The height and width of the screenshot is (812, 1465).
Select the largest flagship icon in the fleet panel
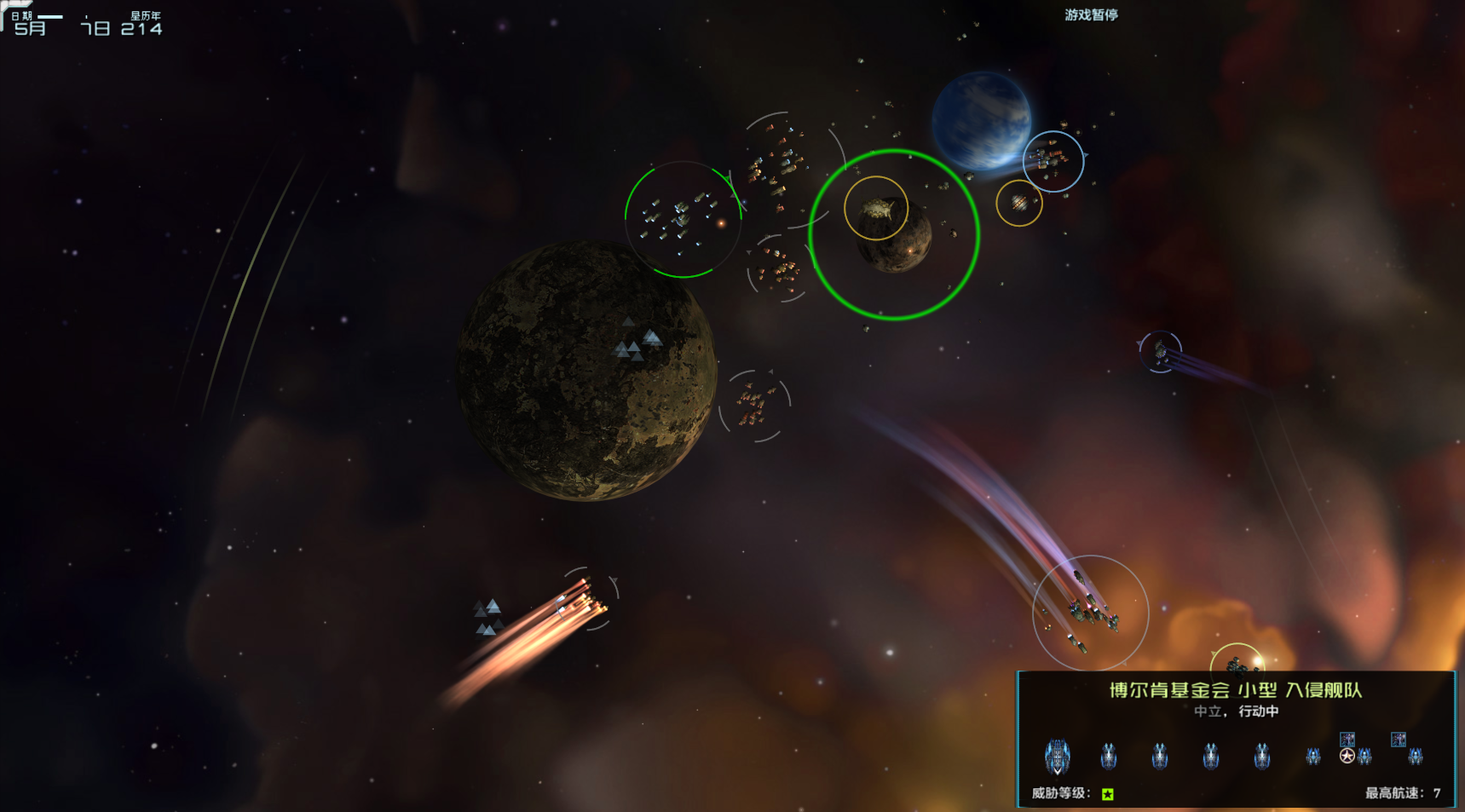click(x=1056, y=756)
